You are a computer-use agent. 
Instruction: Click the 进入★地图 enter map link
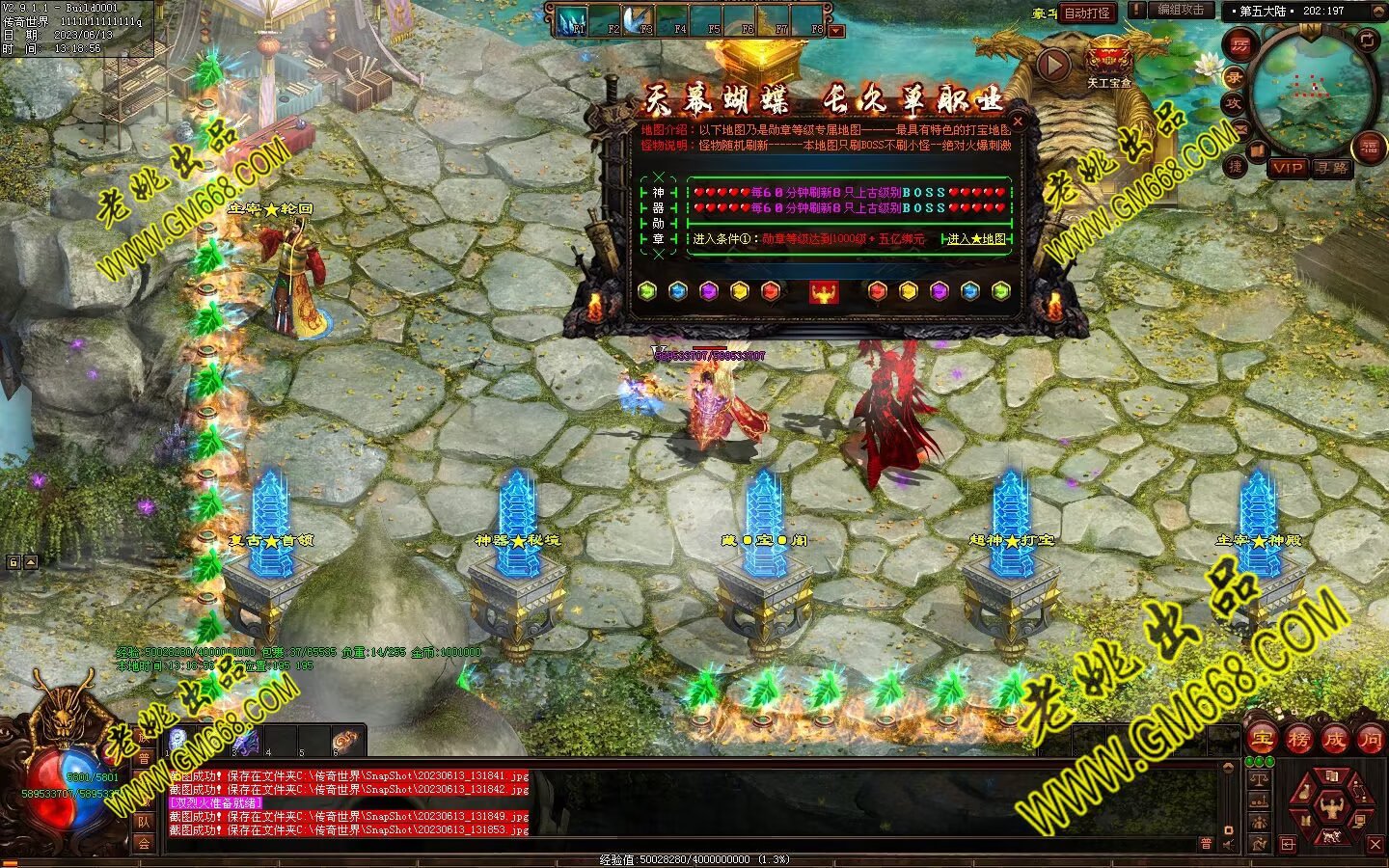pos(976,238)
